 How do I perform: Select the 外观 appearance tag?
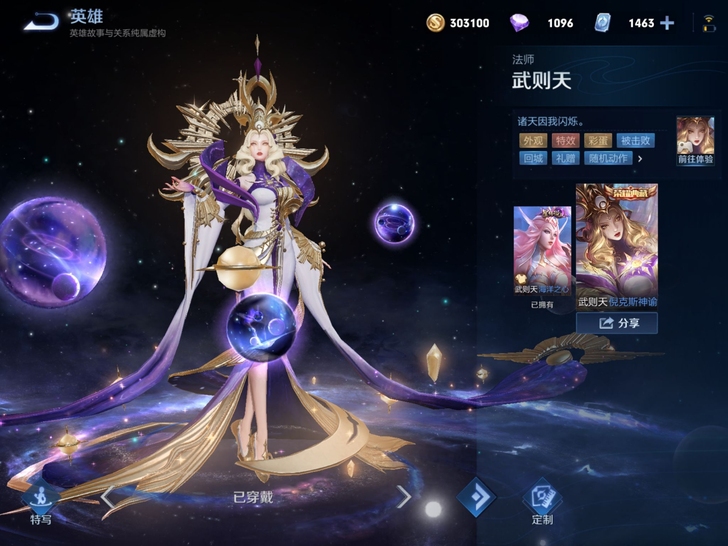click(x=532, y=141)
